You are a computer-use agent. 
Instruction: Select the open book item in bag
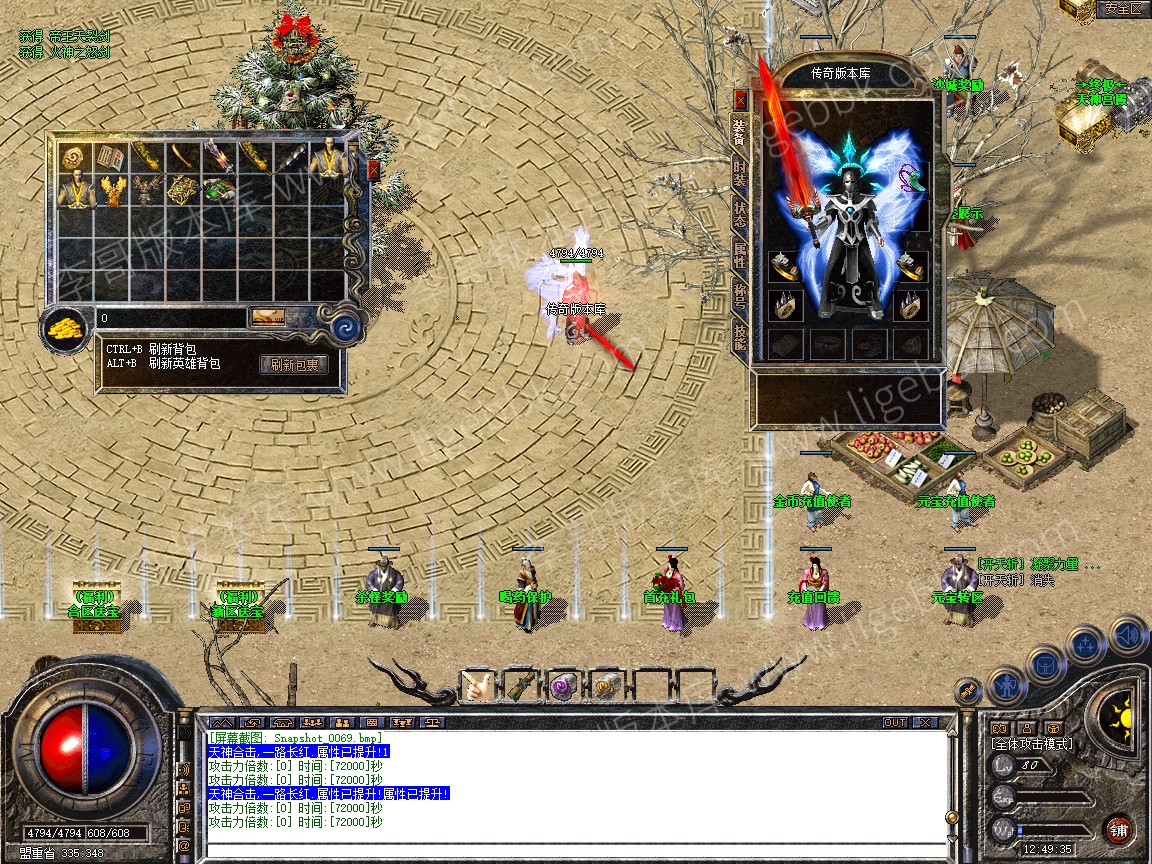pyautogui.click(x=110, y=157)
